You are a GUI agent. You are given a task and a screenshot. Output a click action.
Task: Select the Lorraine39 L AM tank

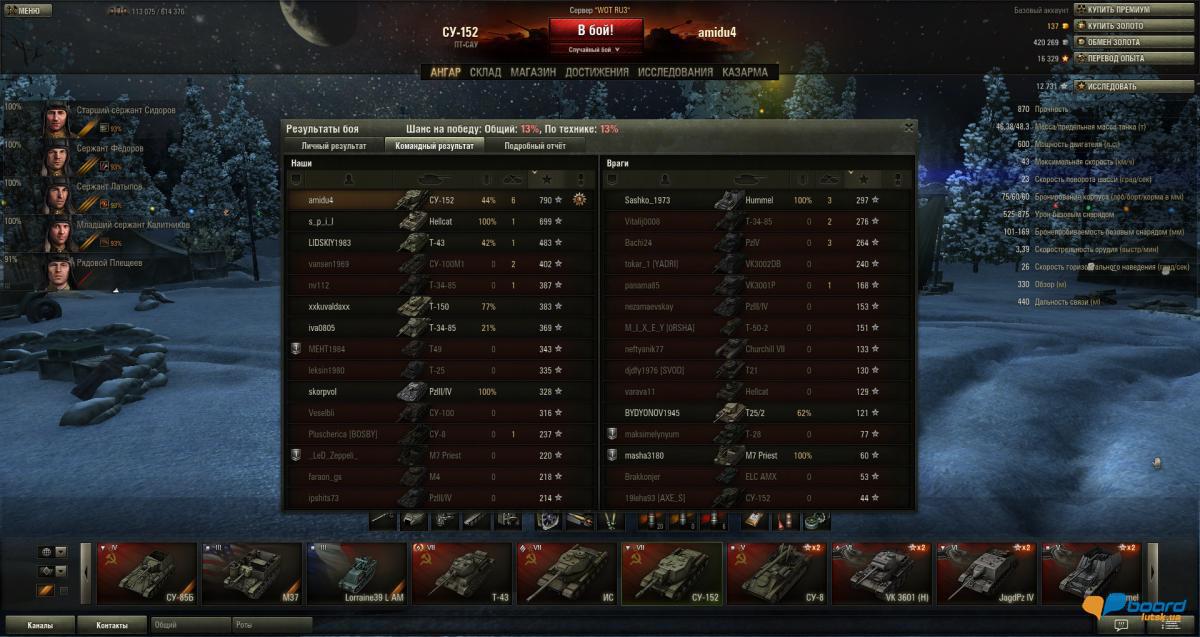(355, 574)
